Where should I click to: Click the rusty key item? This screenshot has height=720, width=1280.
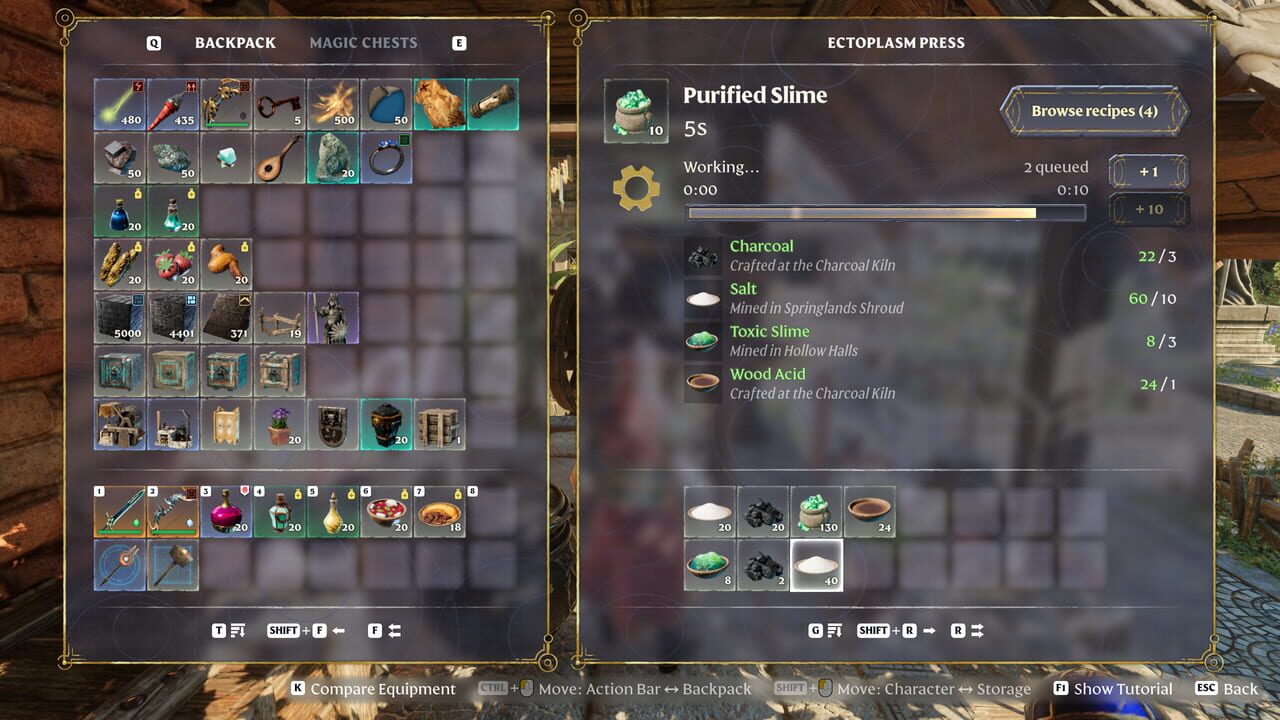281,105
